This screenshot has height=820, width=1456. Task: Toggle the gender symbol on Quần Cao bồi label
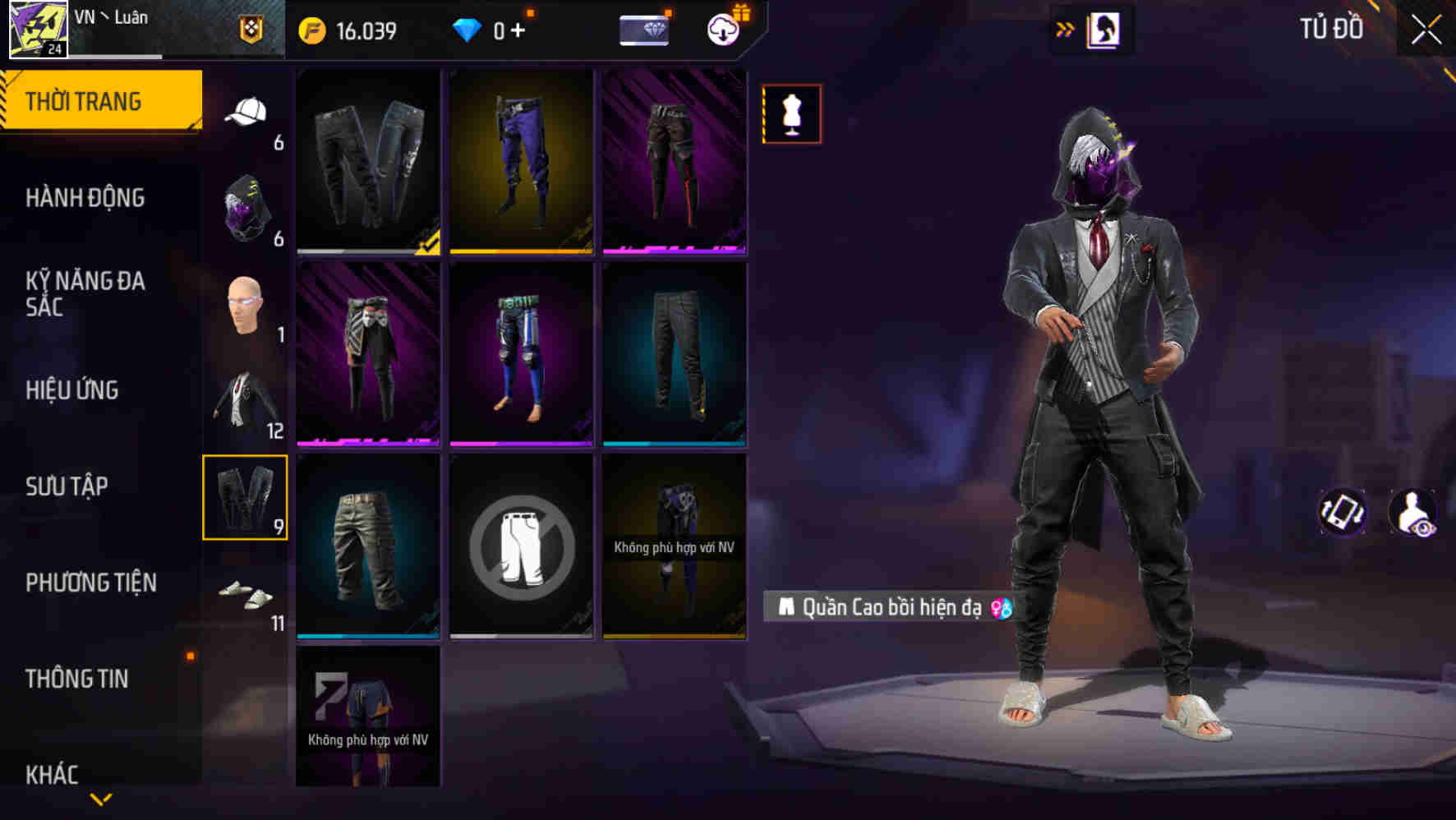pyautogui.click(x=1001, y=610)
